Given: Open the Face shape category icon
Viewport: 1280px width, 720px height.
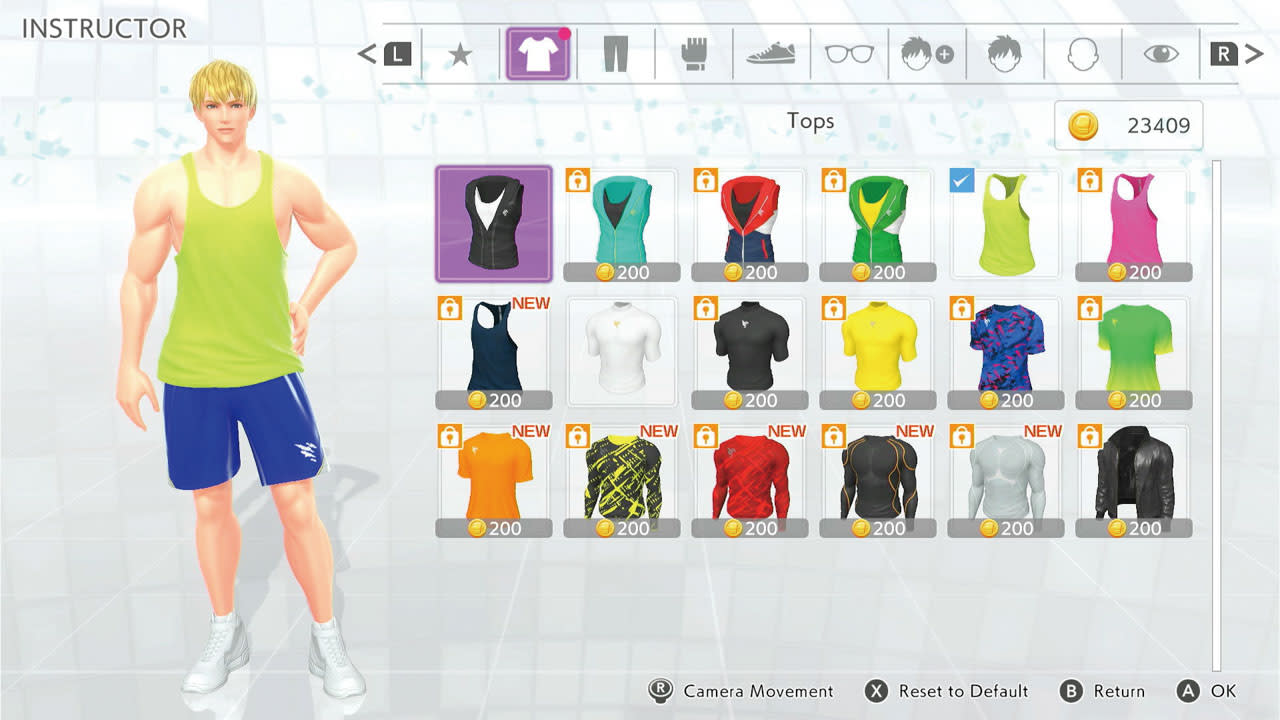Looking at the screenshot, I should pos(1083,54).
